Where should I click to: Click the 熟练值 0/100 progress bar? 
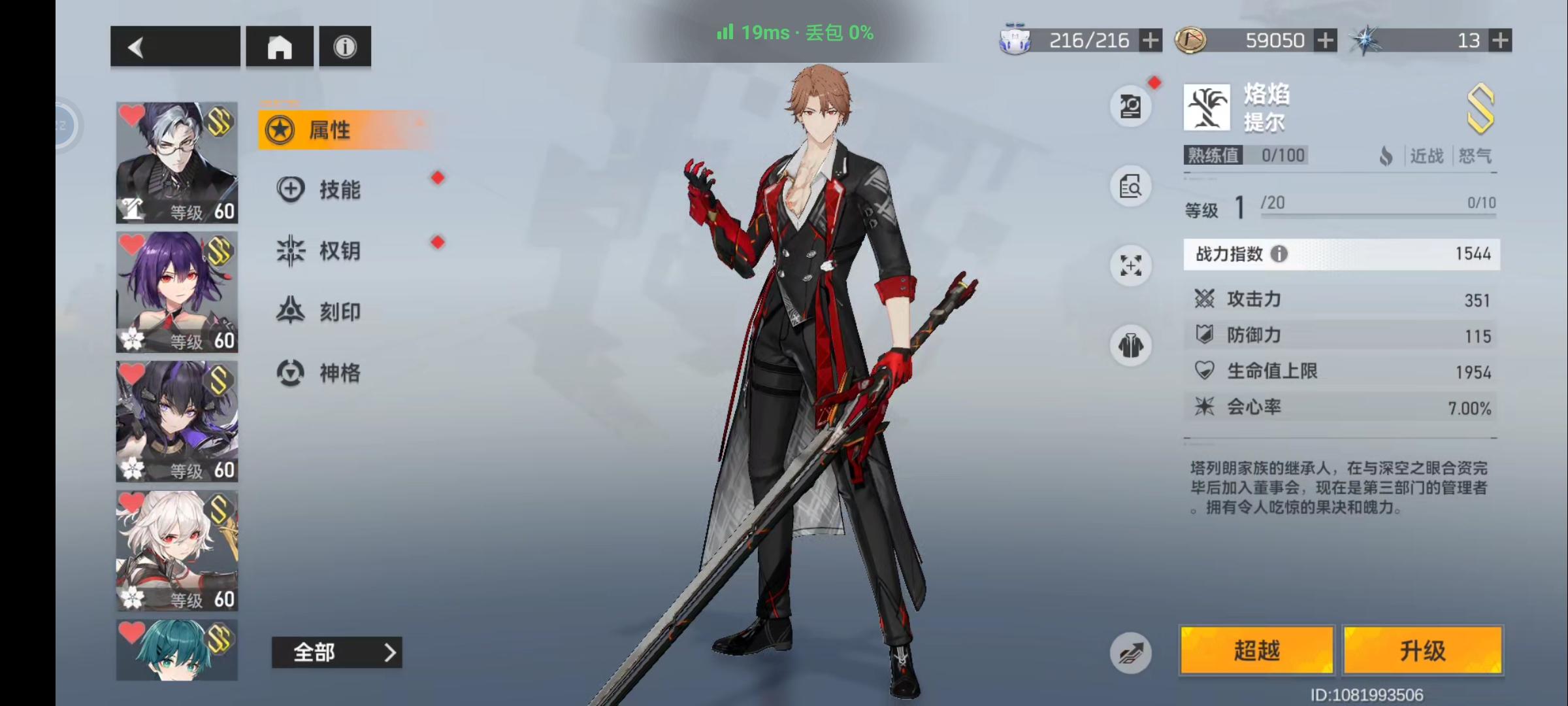(1245, 156)
